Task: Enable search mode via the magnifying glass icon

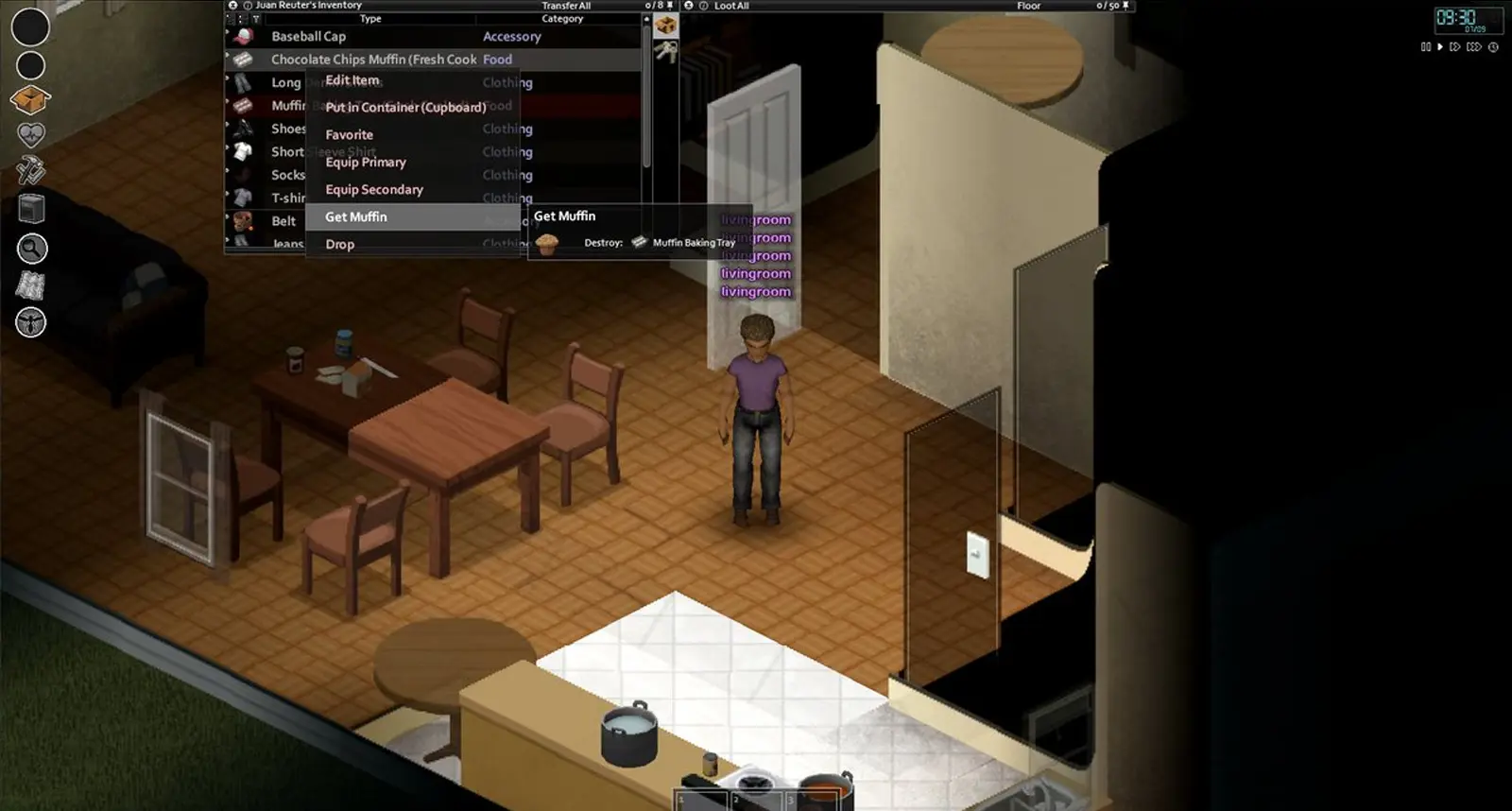Action: 30,249
